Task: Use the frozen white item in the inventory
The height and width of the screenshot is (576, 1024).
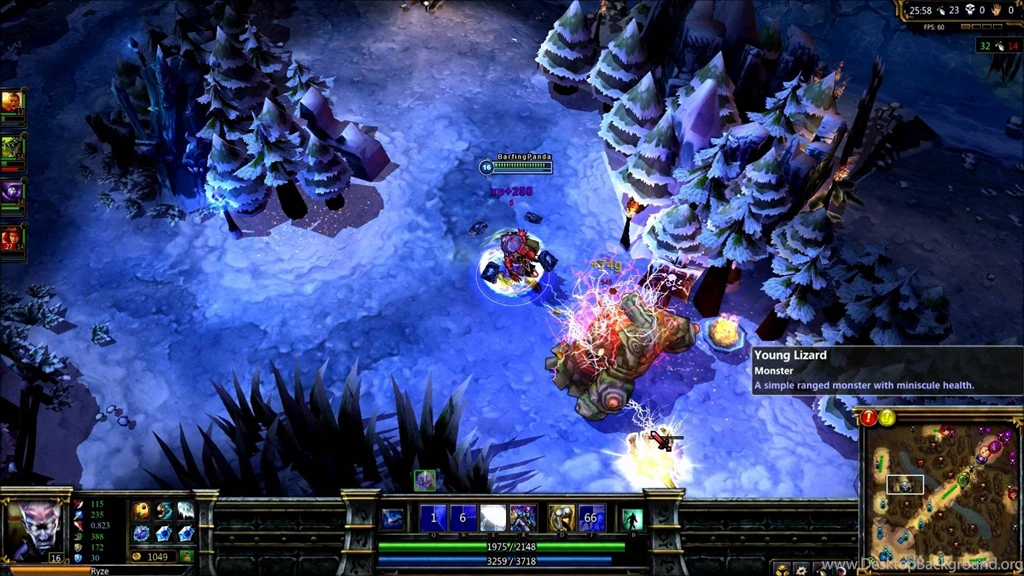Action: [186, 511]
